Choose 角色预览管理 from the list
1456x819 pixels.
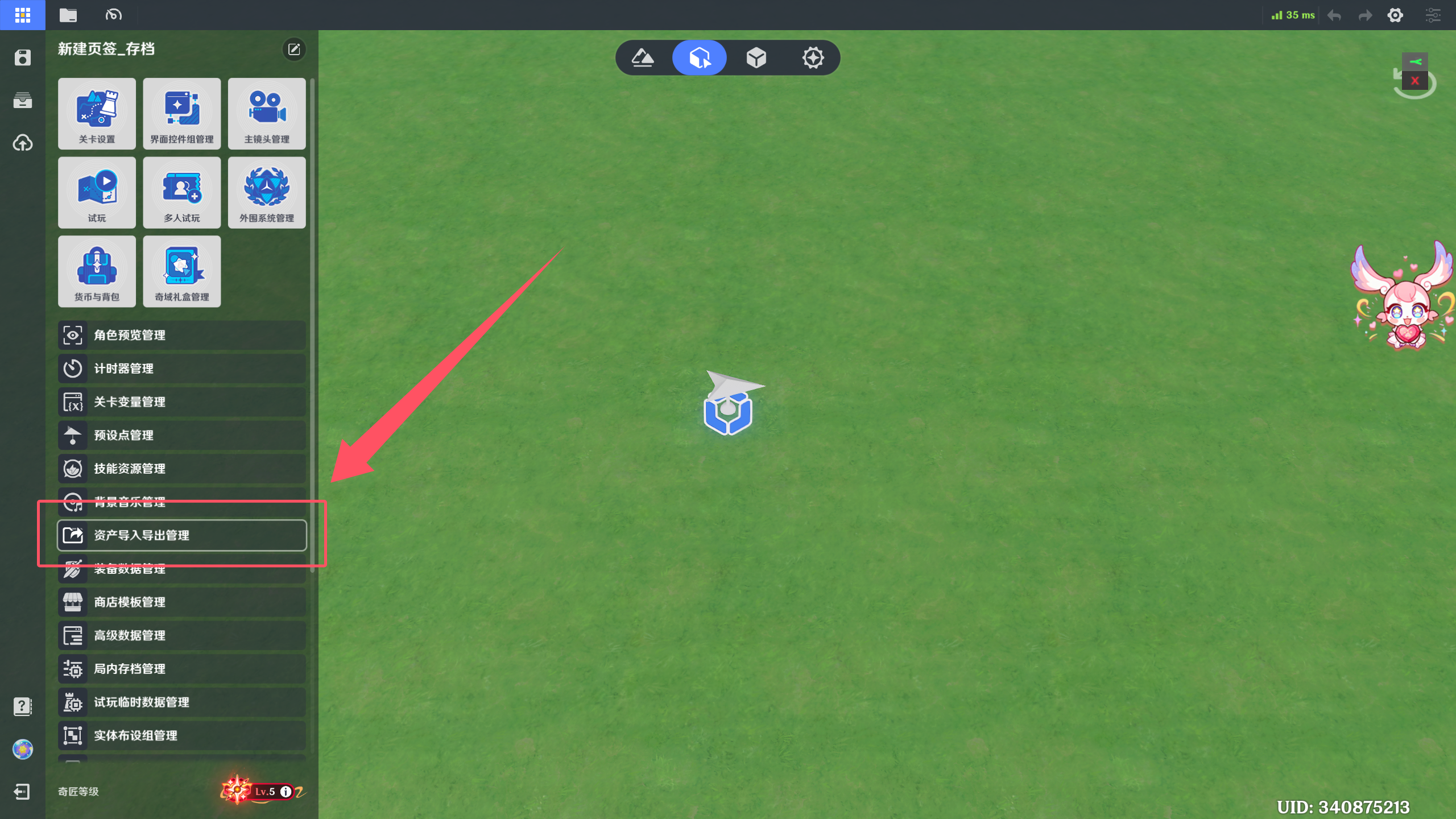coord(181,335)
